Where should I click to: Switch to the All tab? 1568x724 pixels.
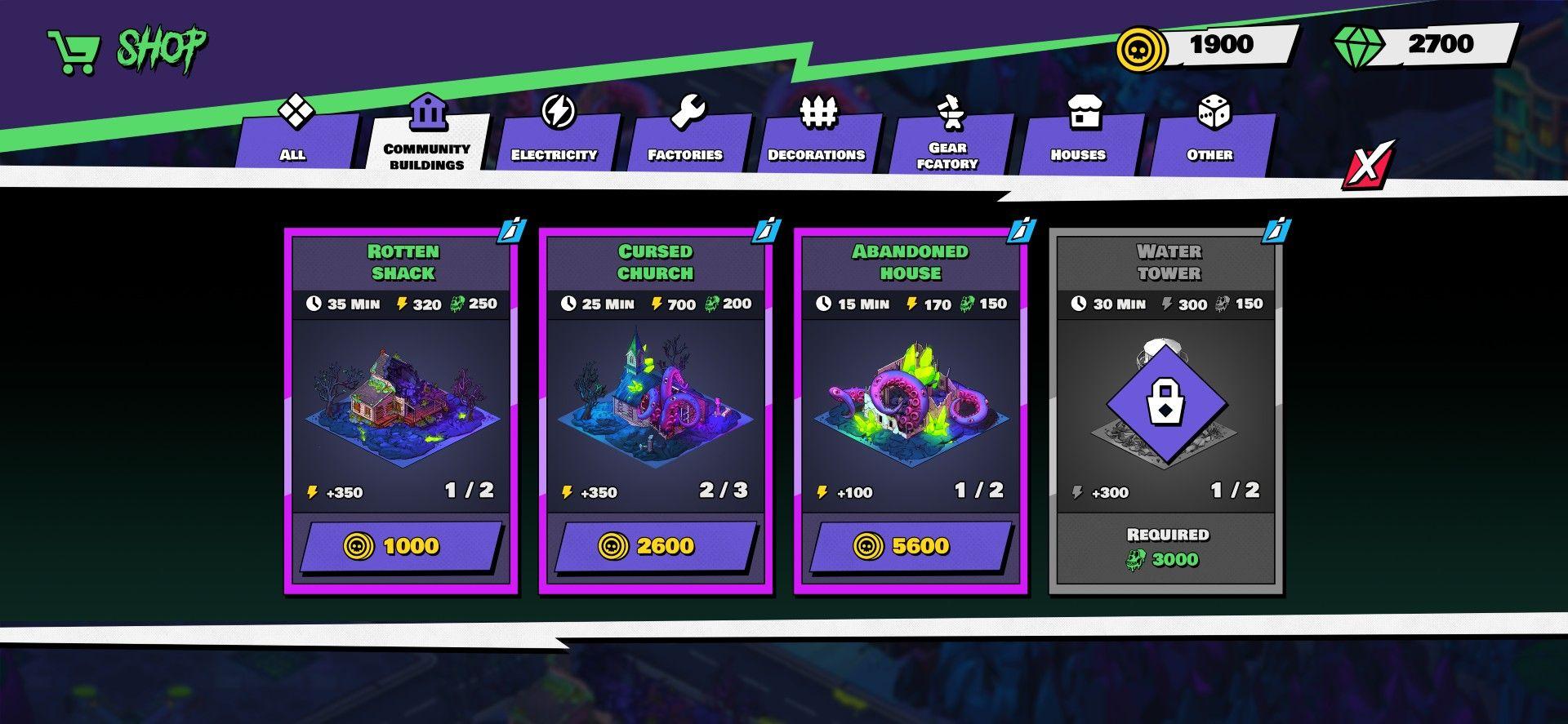[x=294, y=140]
